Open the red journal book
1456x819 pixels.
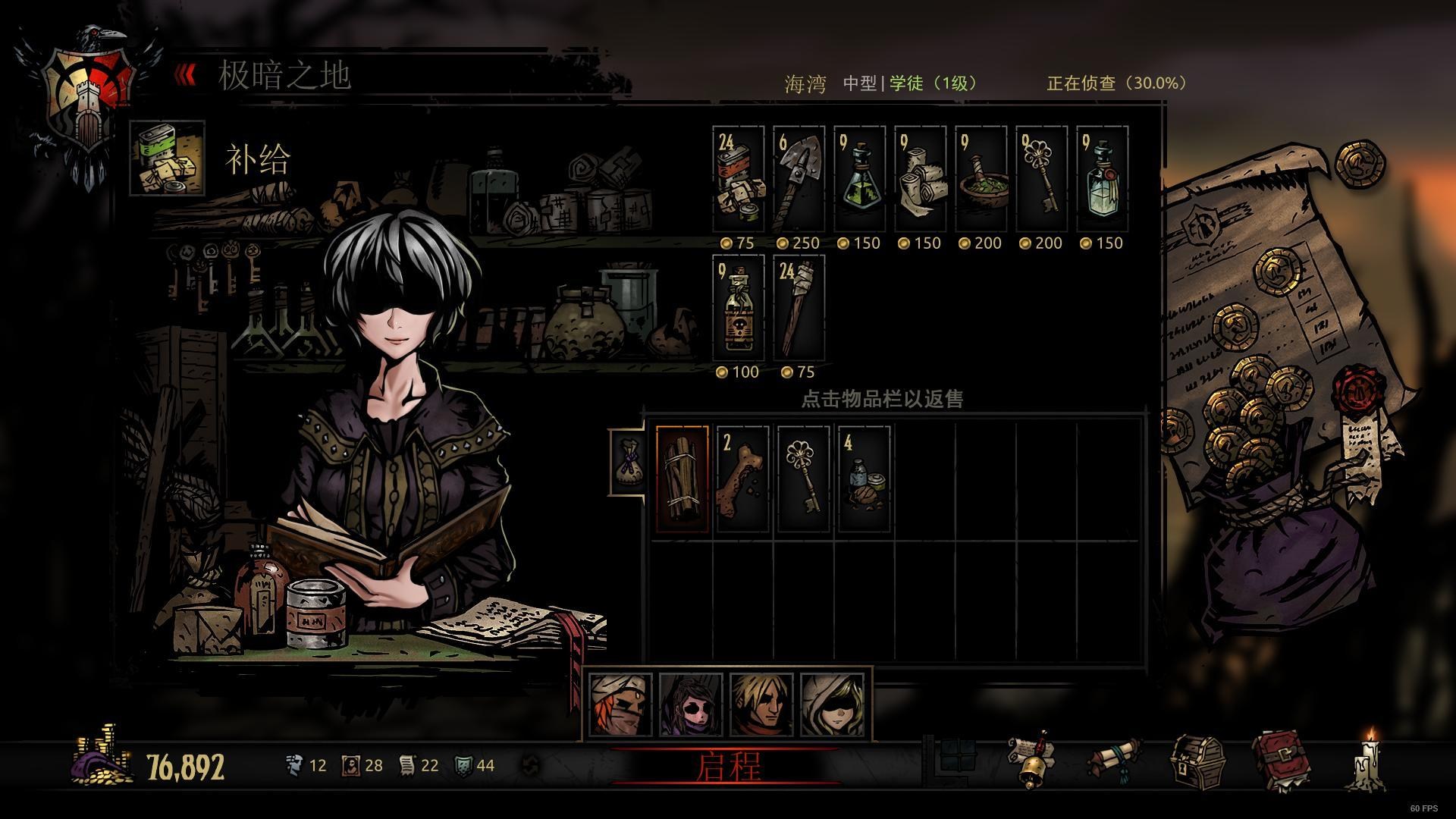pyautogui.click(x=1282, y=761)
